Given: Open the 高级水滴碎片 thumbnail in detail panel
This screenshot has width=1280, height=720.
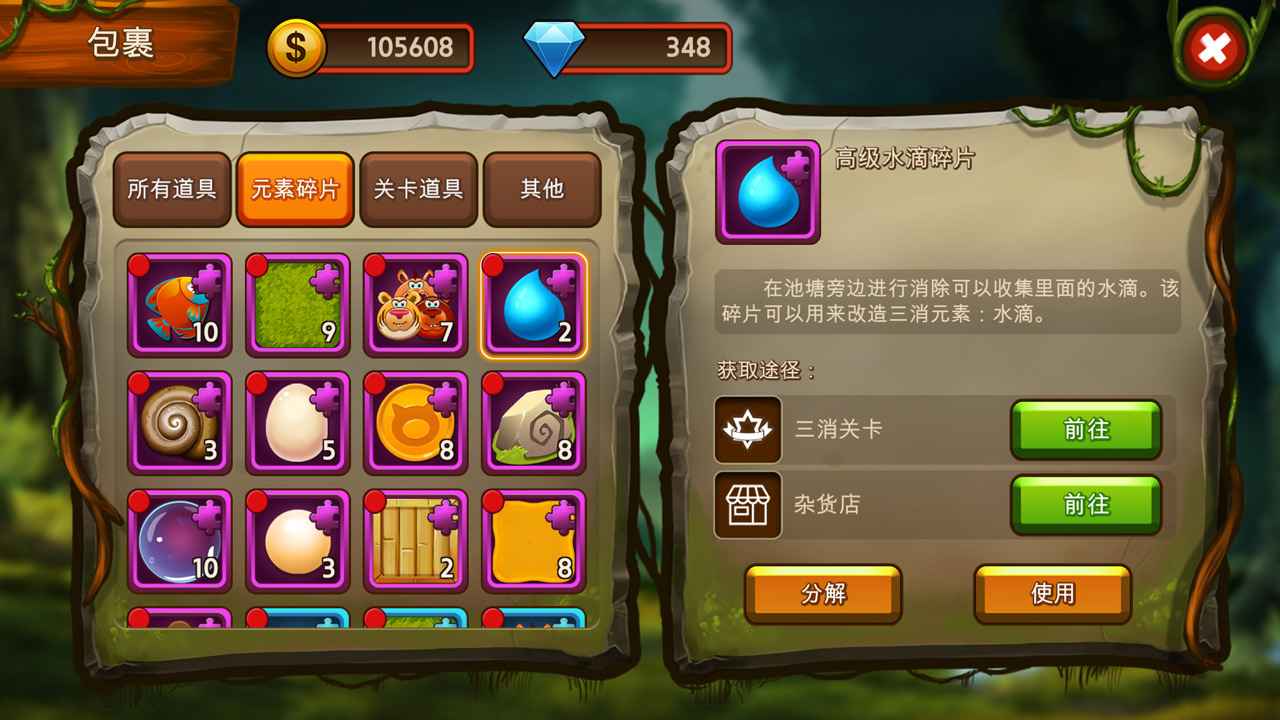Looking at the screenshot, I should (767, 190).
